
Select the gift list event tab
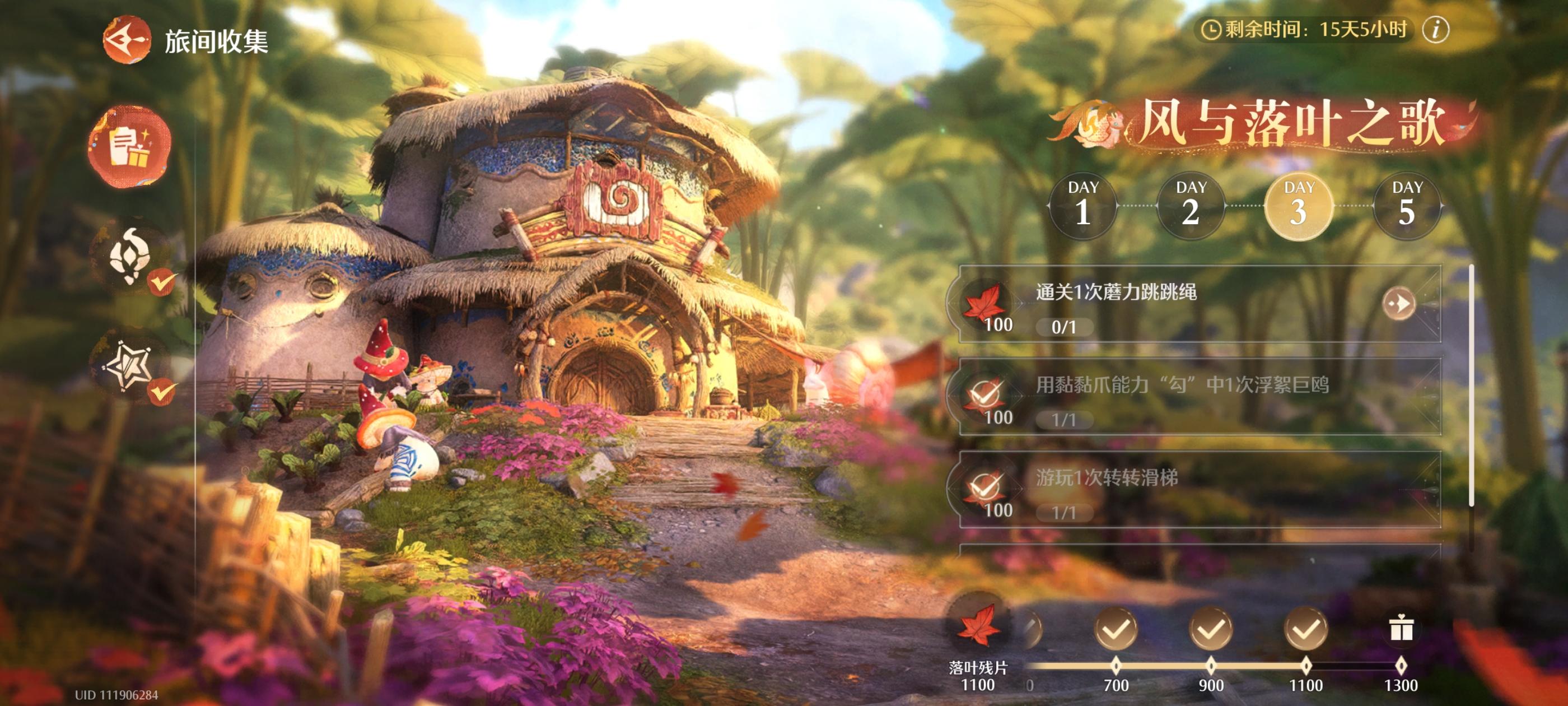click(x=129, y=146)
